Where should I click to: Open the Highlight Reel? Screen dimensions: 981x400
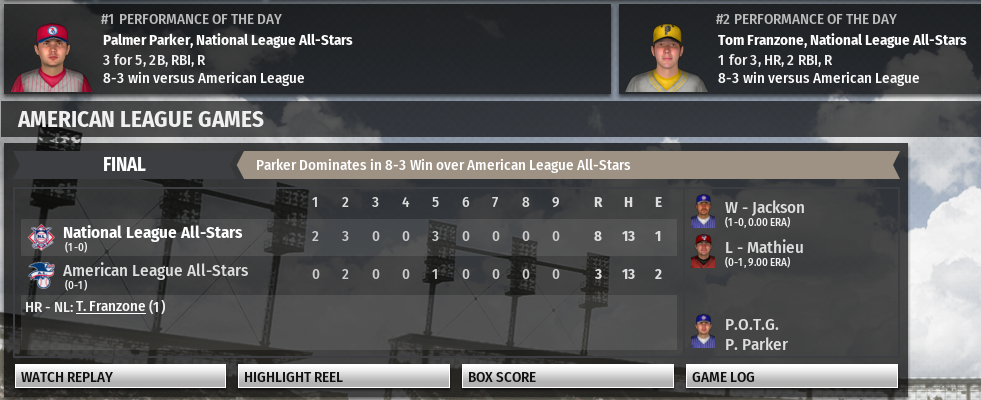[x=344, y=377]
